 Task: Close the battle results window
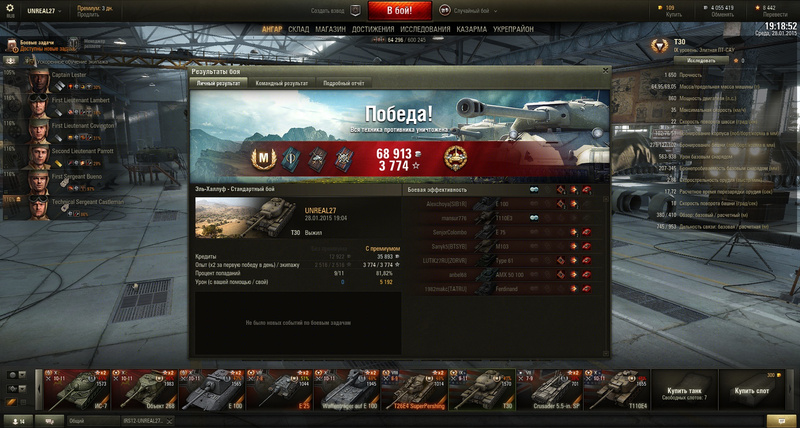click(603, 71)
